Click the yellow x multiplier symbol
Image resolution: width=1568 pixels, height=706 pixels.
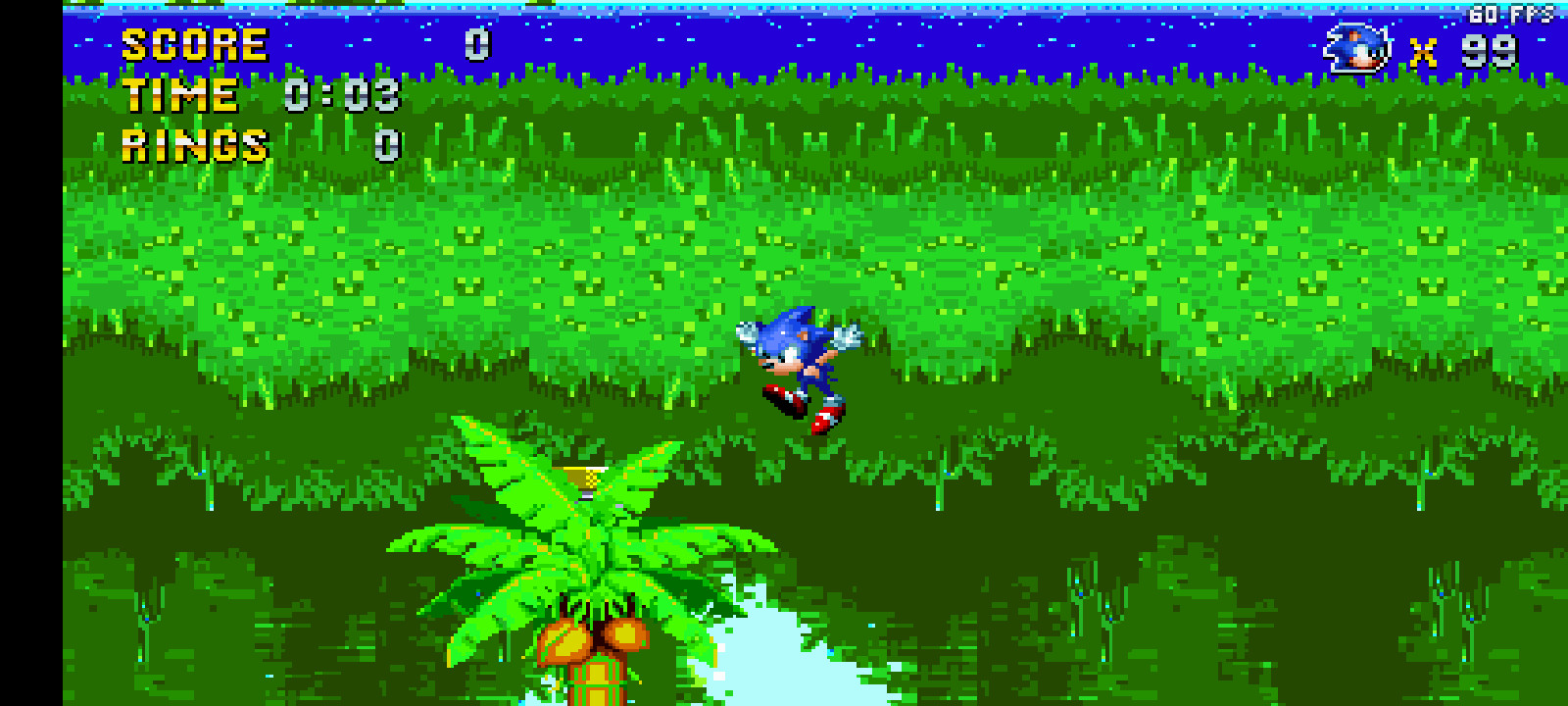point(1426,54)
